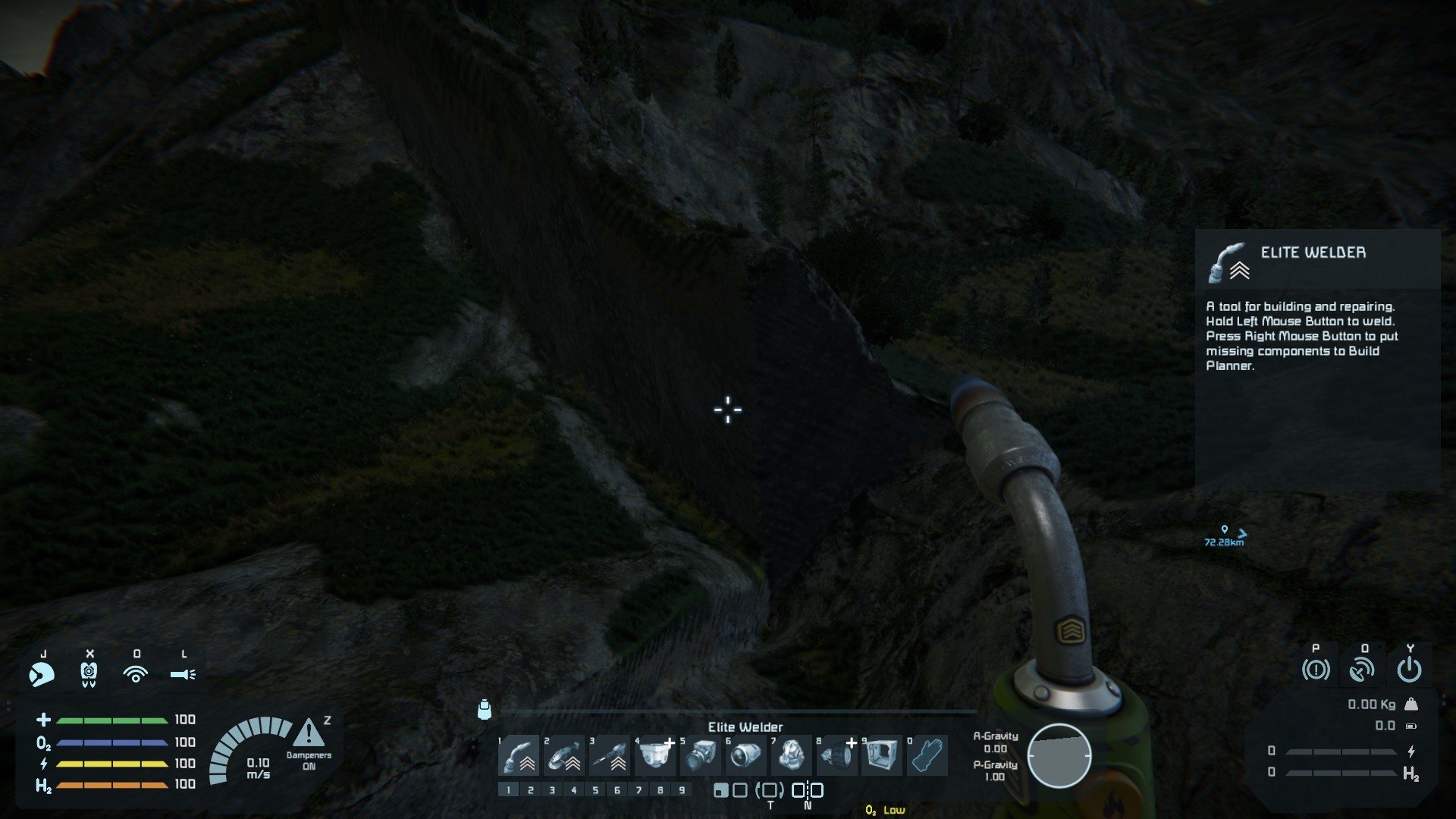Image resolution: width=1456 pixels, height=819 pixels.
Task: Select the camera block in slot 5
Action: [700, 755]
